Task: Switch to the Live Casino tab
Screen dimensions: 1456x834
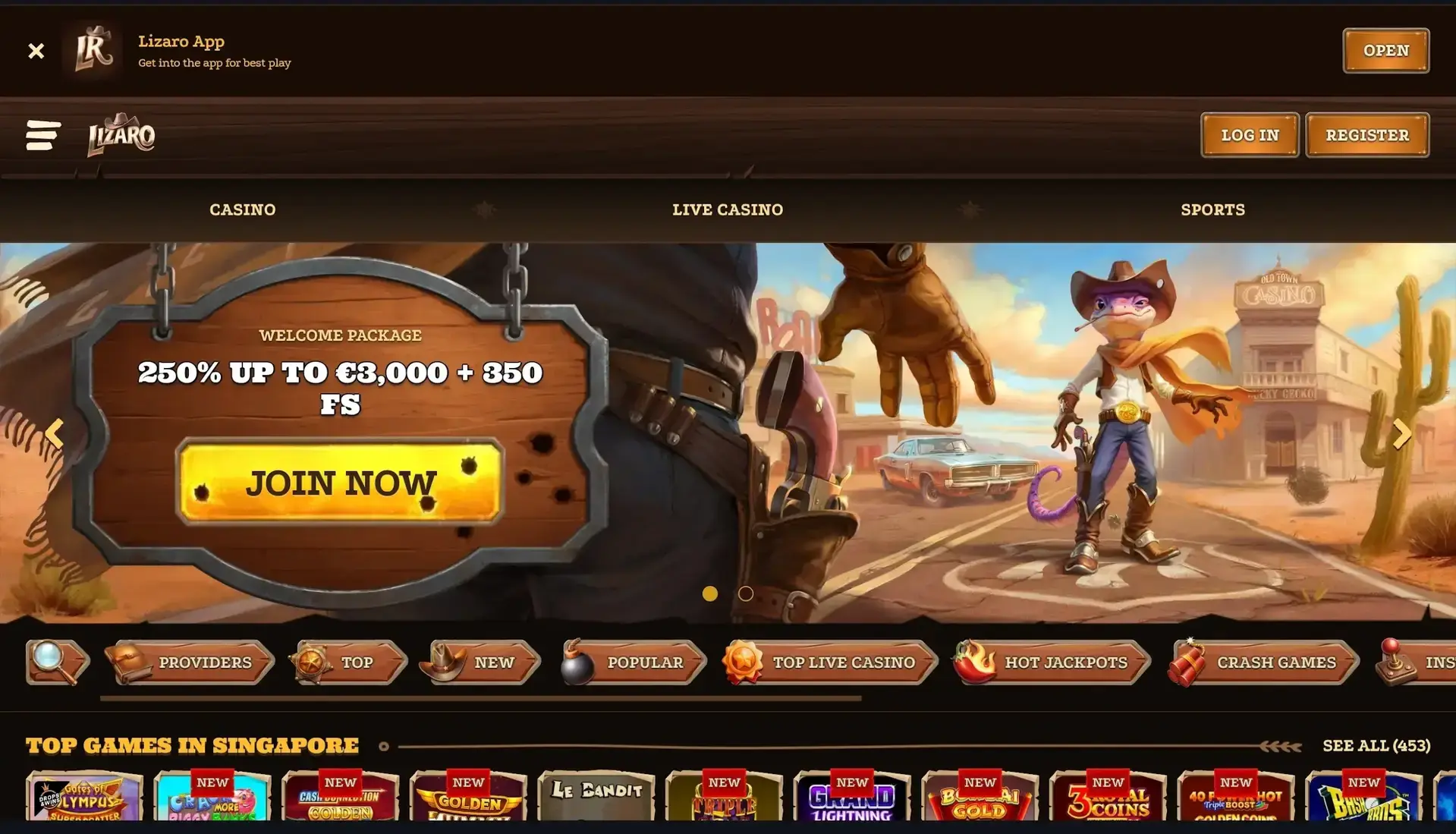Action: point(728,209)
